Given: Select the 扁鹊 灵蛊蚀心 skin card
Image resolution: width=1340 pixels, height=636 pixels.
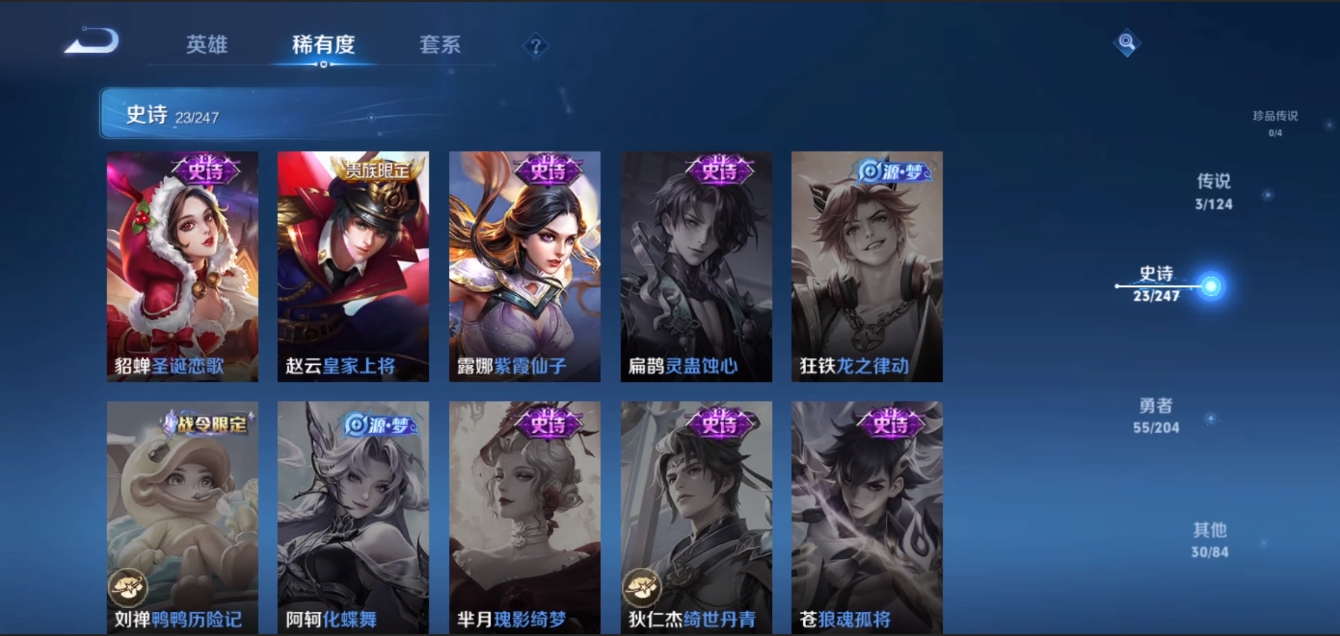Looking at the screenshot, I should point(696,266).
